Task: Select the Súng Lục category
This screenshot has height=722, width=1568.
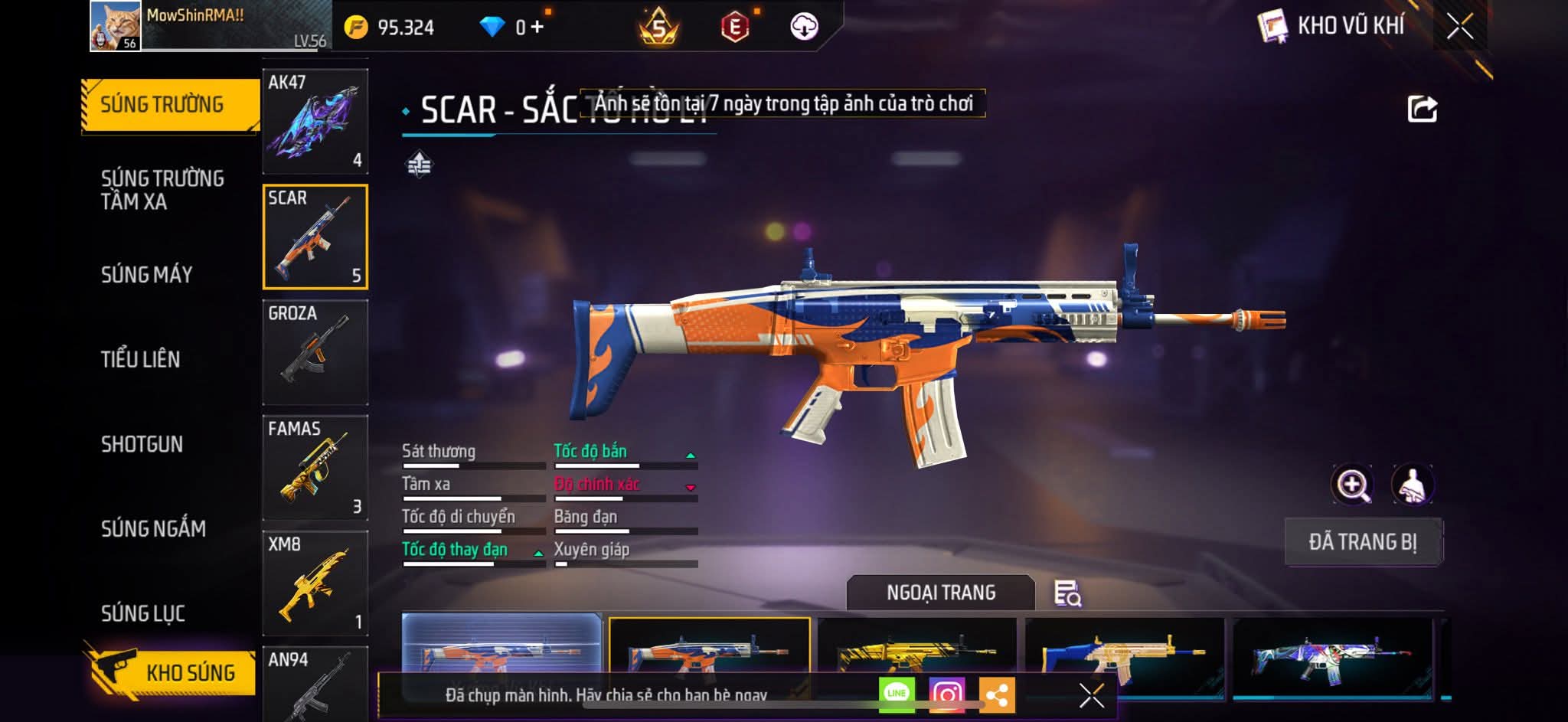Action: click(143, 613)
